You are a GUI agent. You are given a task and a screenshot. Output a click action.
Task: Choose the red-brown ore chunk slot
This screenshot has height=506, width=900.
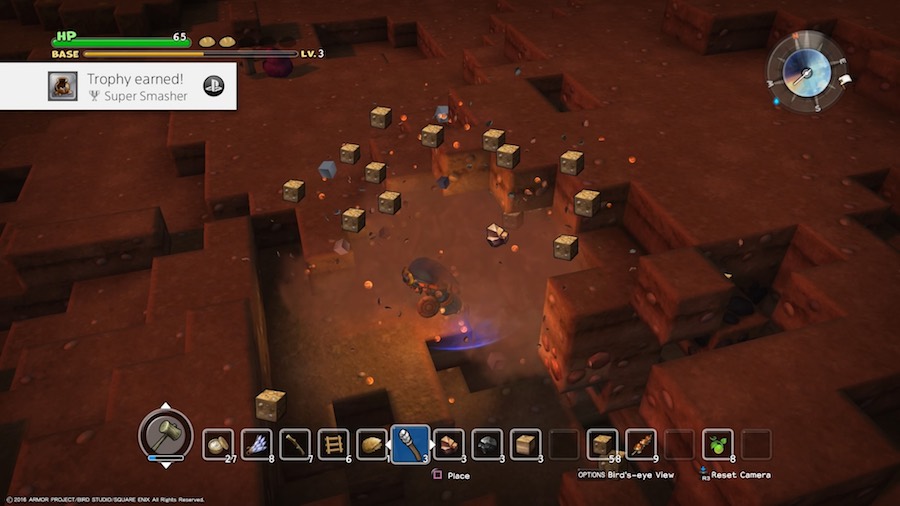point(449,444)
